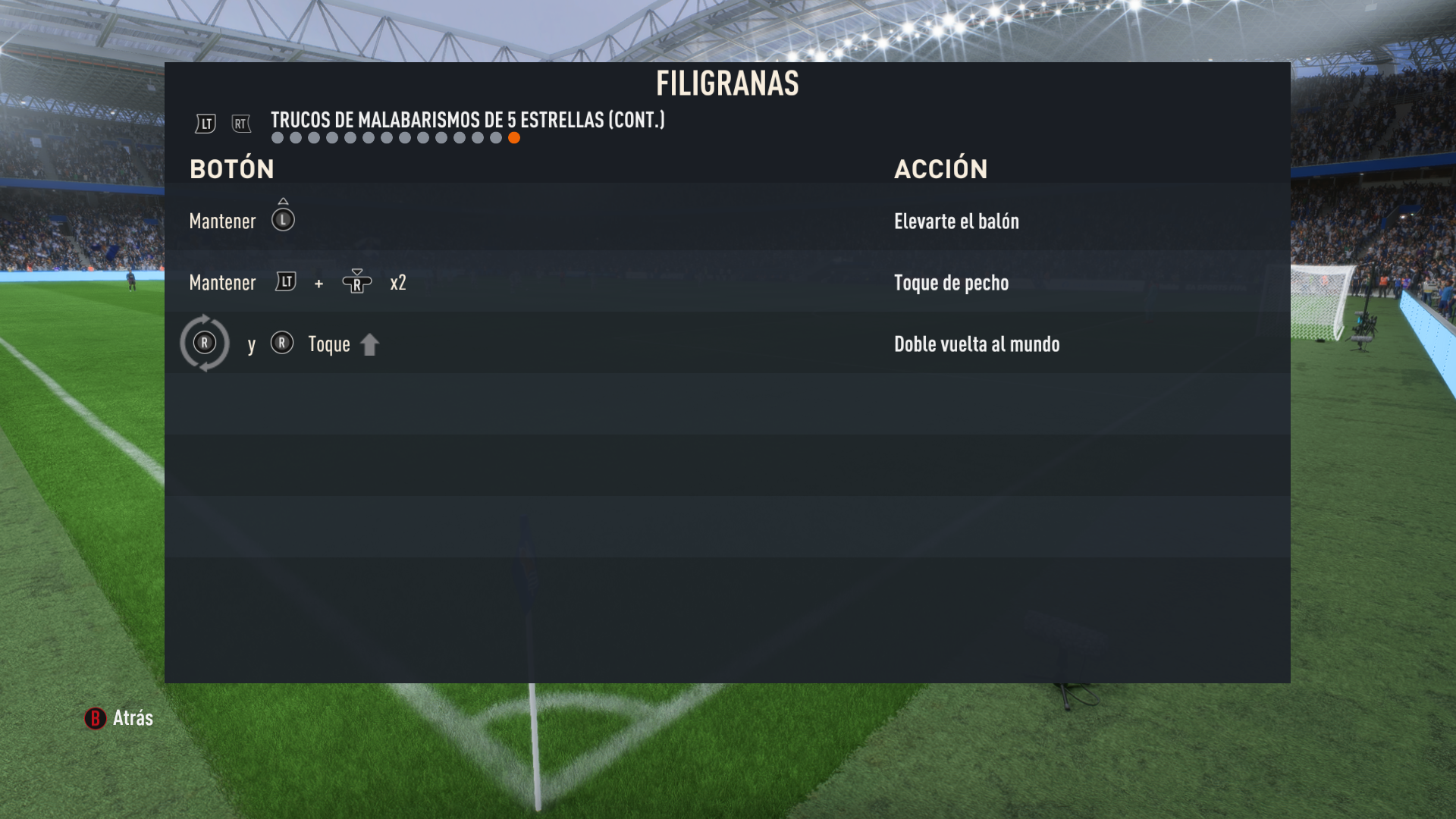Screen dimensions: 1456x819
Task: Click the Toque de pecho action label
Action: (x=951, y=282)
